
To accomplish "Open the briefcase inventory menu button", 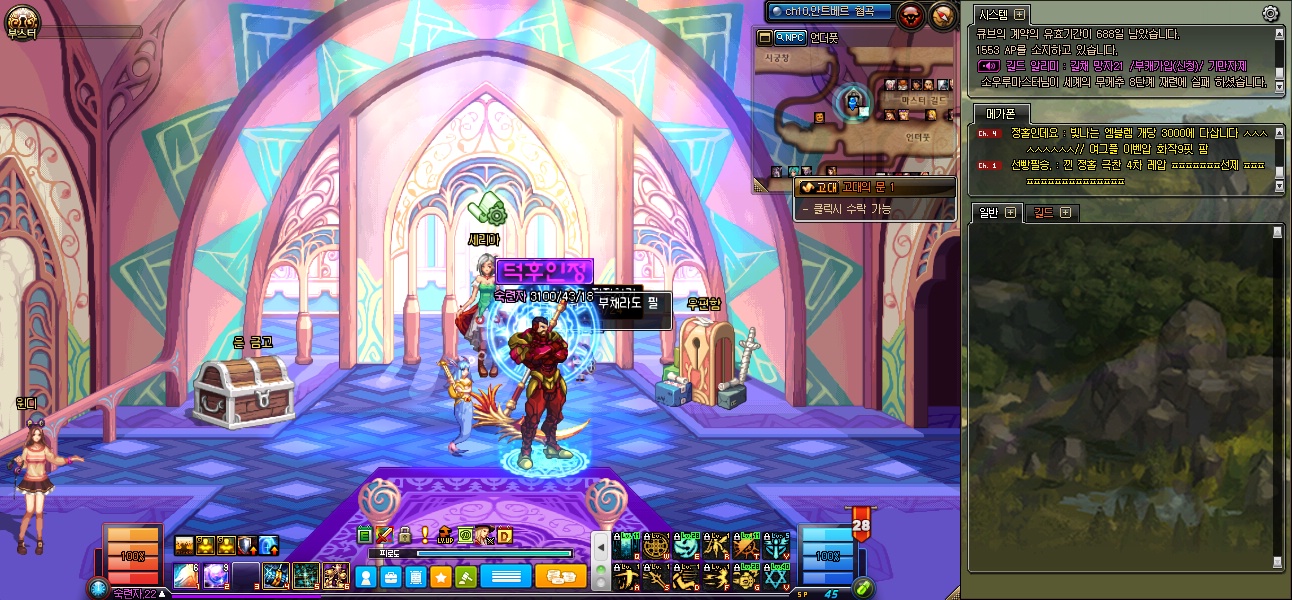I will (391, 577).
